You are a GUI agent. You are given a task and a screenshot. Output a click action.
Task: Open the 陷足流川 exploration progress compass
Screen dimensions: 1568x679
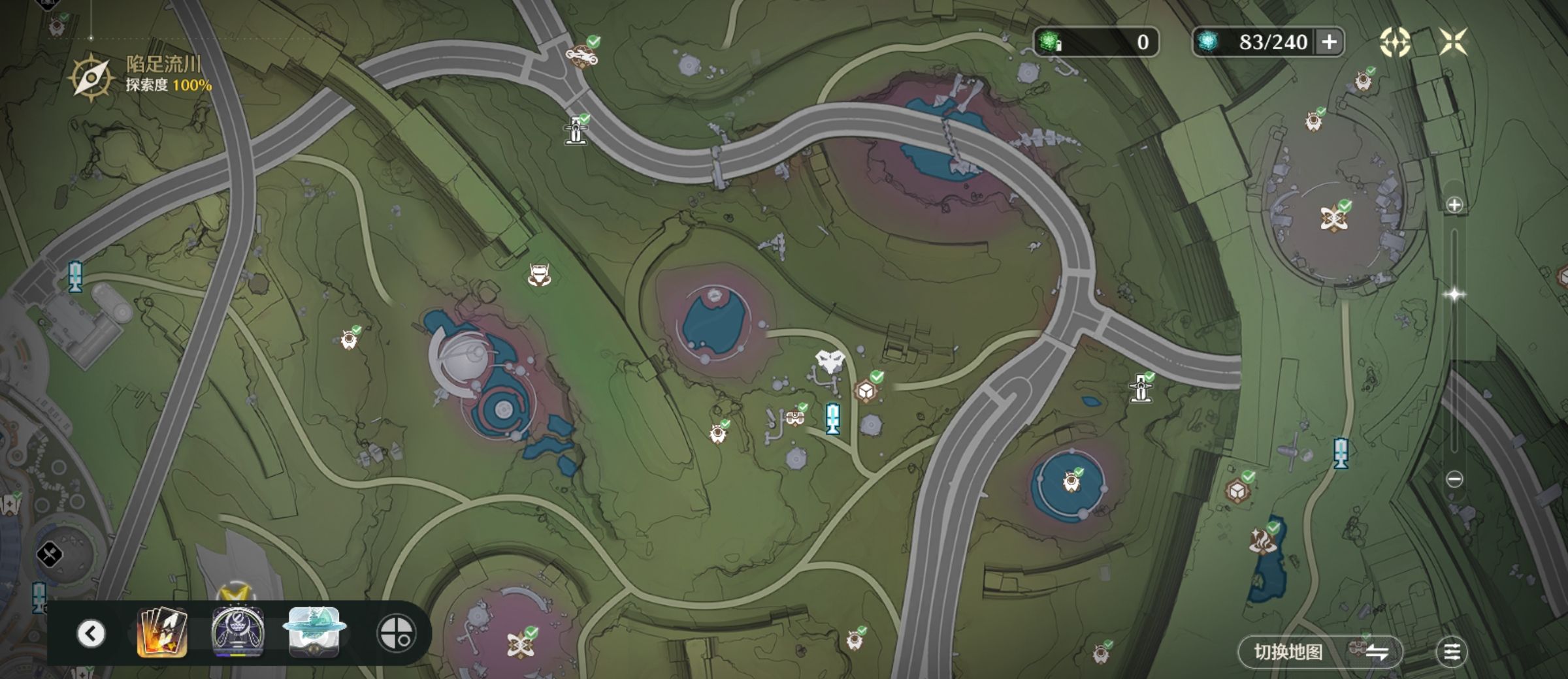(91, 78)
